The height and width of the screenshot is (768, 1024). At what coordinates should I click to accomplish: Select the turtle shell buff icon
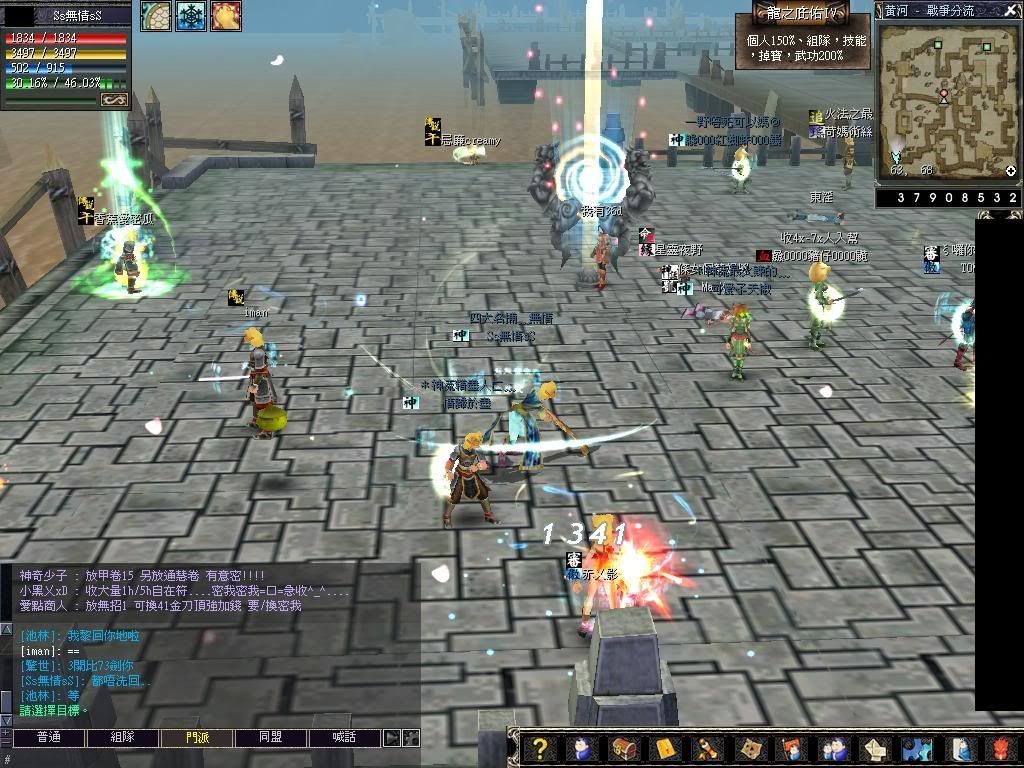click(x=155, y=16)
